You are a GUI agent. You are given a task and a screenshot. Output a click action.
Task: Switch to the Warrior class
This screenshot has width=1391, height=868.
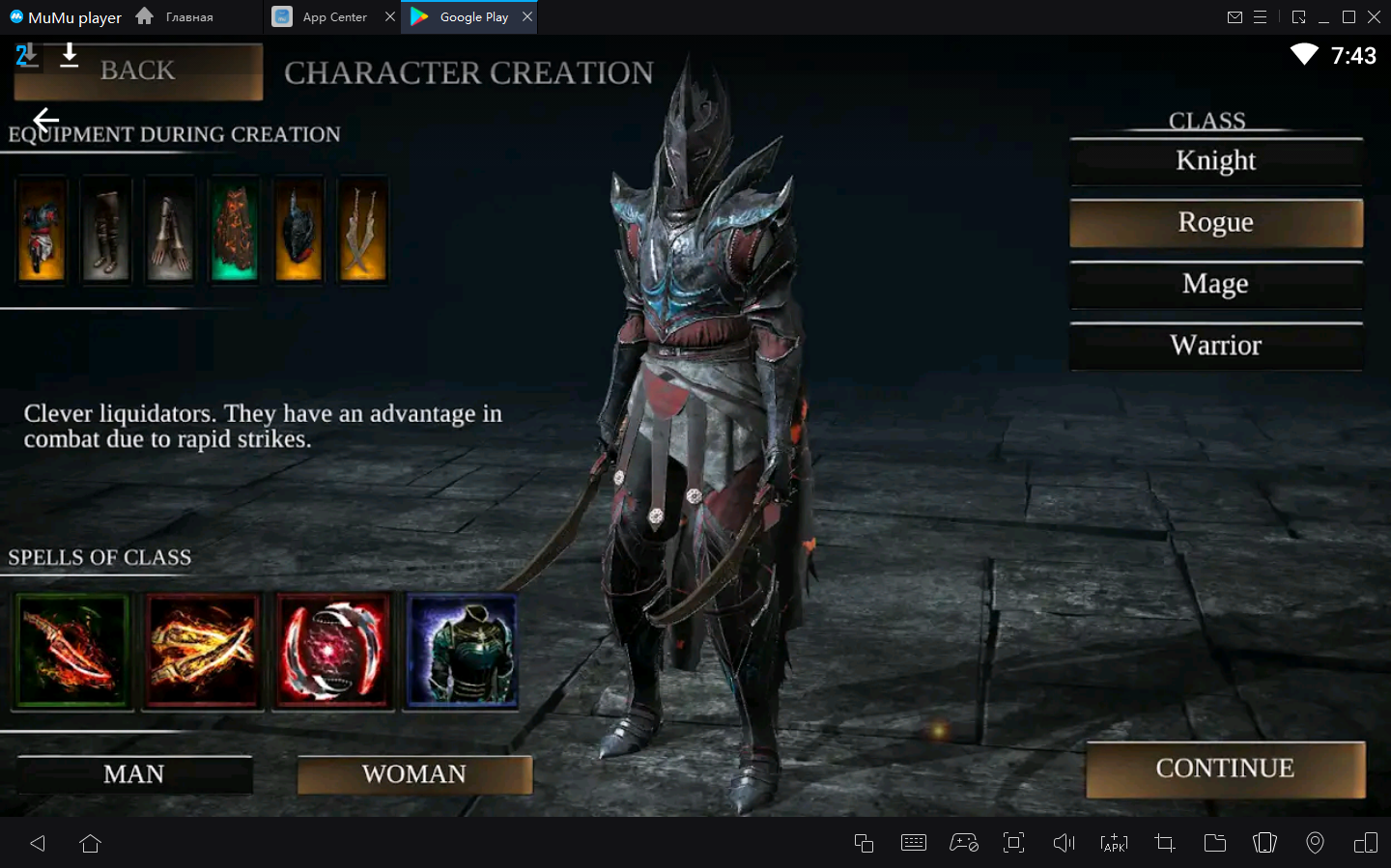pos(1215,346)
